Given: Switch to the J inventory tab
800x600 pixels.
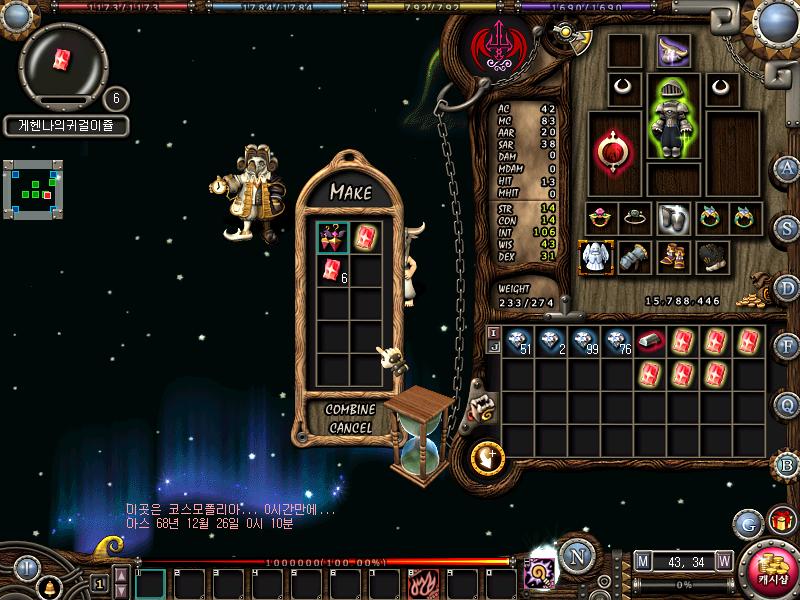Looking at the screenshot, I should 492,347.
